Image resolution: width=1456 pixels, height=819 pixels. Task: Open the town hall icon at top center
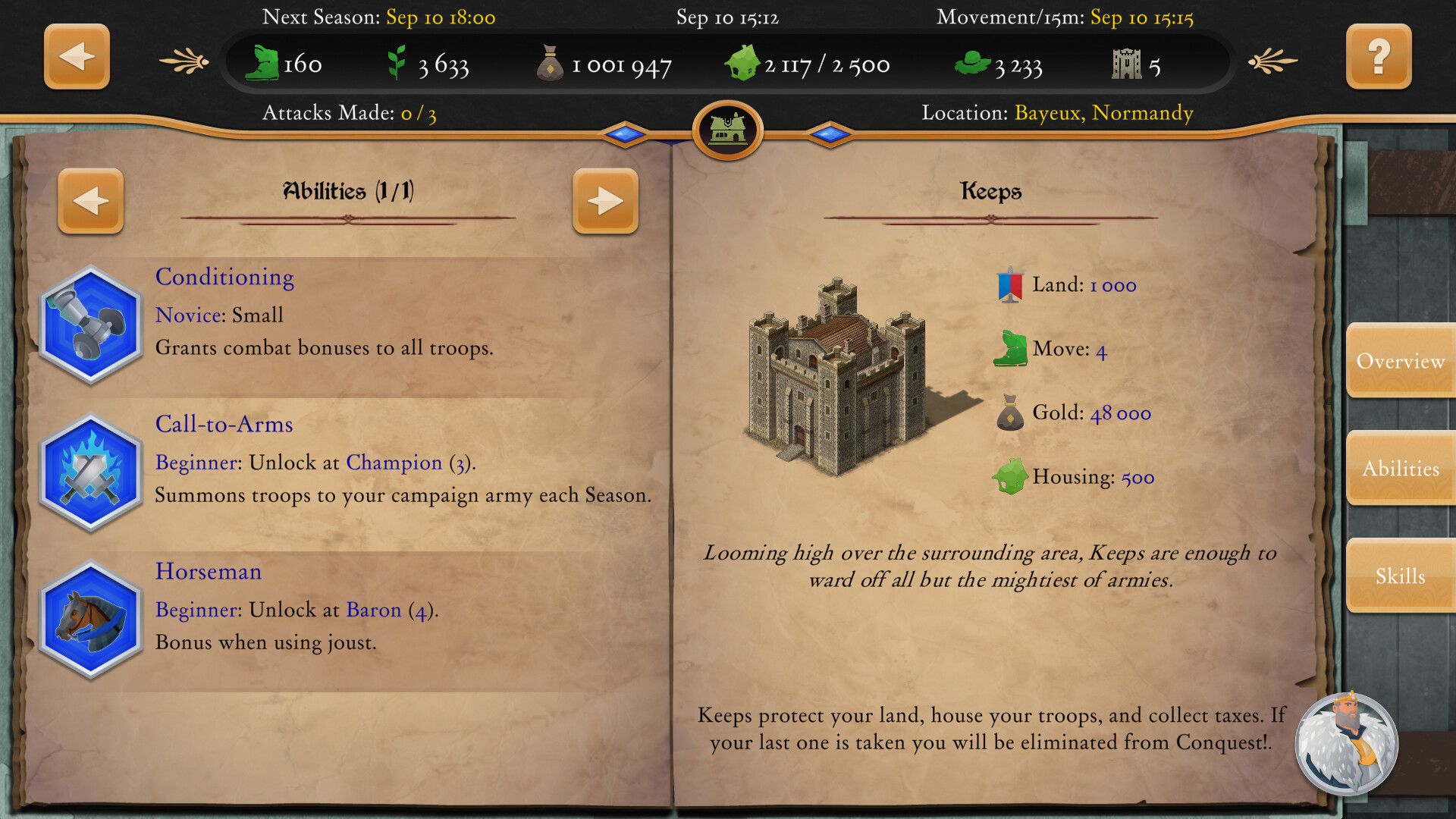[726, 130]
